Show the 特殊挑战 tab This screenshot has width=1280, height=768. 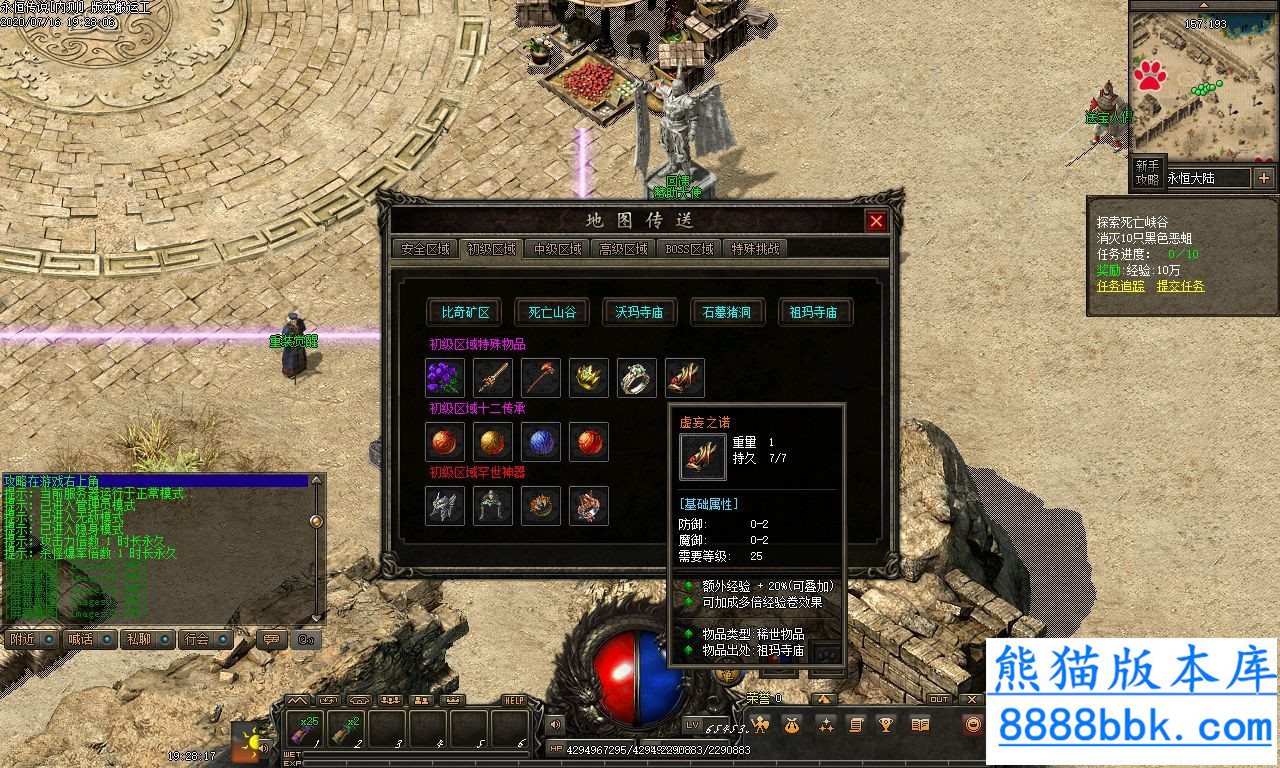point(755,249)
